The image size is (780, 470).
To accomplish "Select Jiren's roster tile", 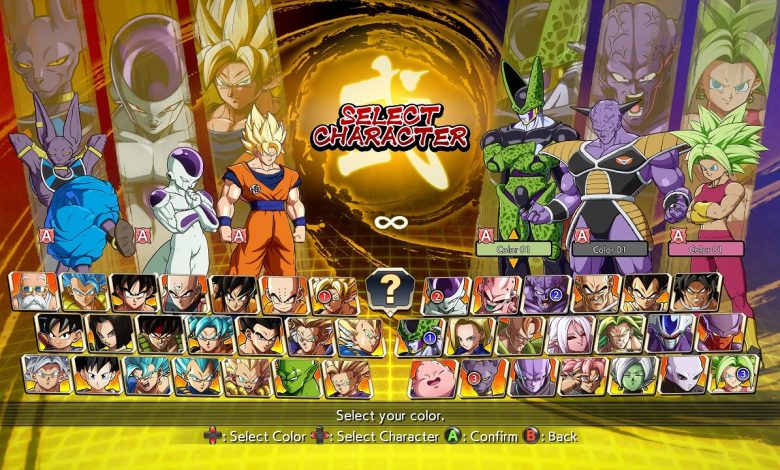I will coord(683,377).
